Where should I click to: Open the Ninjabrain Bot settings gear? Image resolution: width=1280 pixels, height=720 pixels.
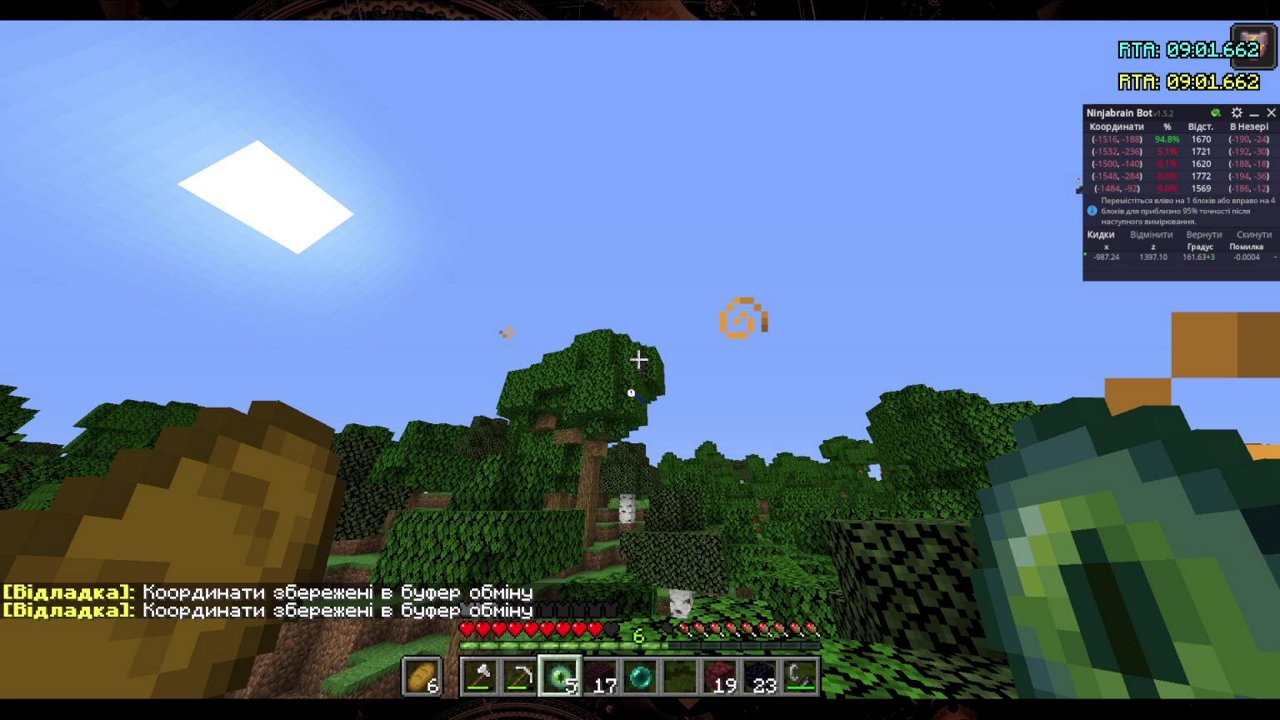pyautogui.click(x=1235, y=112)
